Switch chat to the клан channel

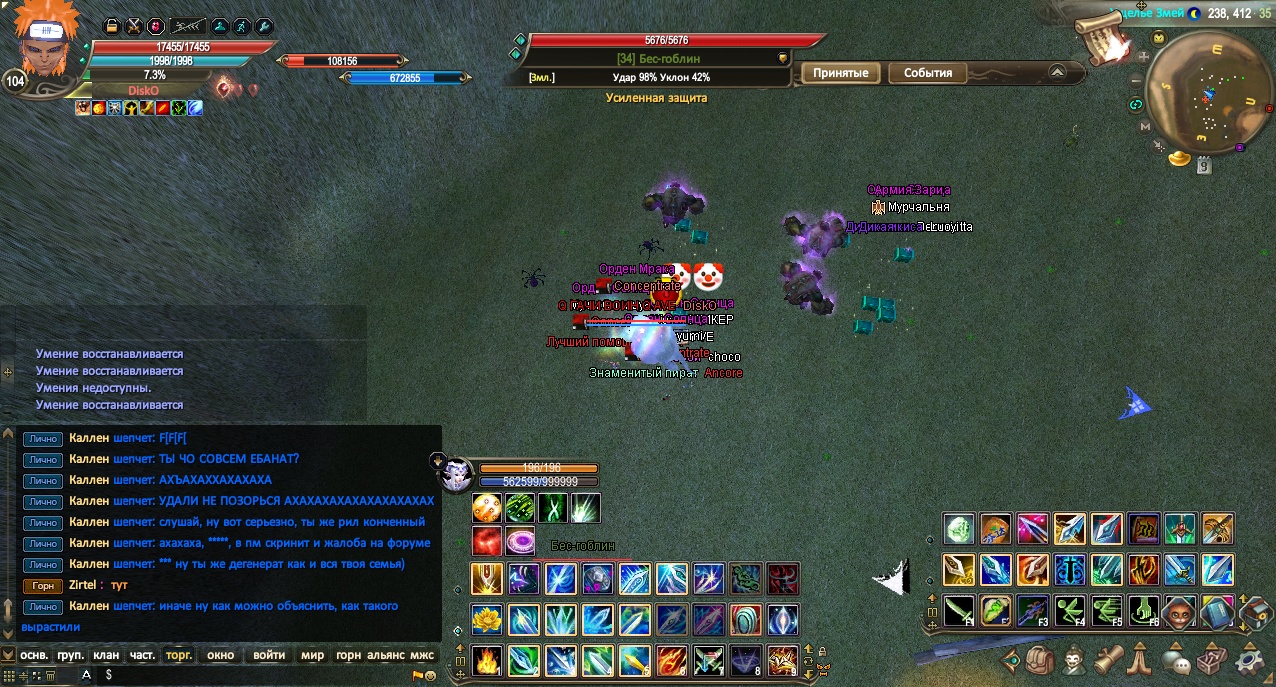[106, 655]
